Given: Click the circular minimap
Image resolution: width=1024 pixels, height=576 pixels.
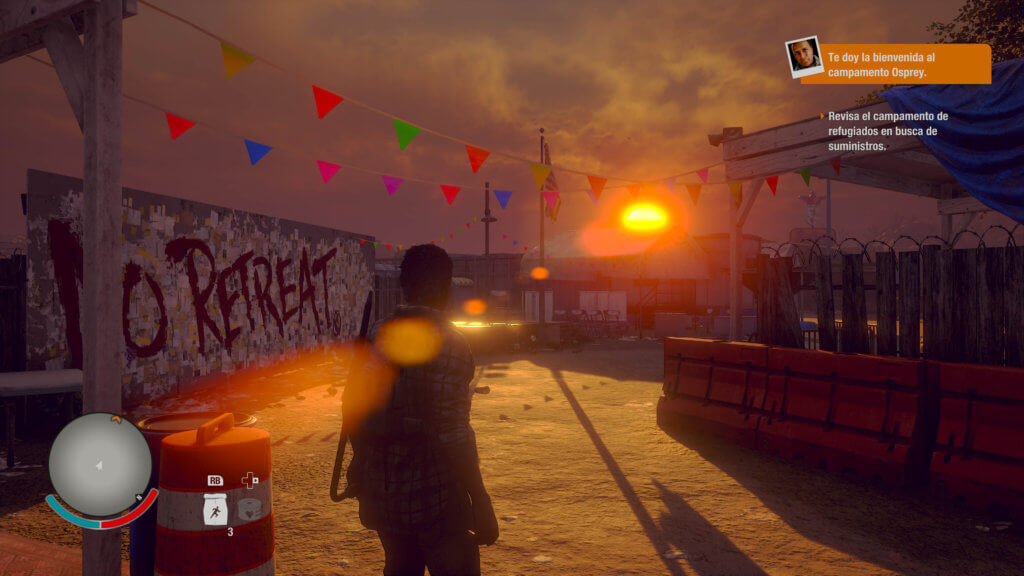Looking at the screenshot, I should 100,465.
